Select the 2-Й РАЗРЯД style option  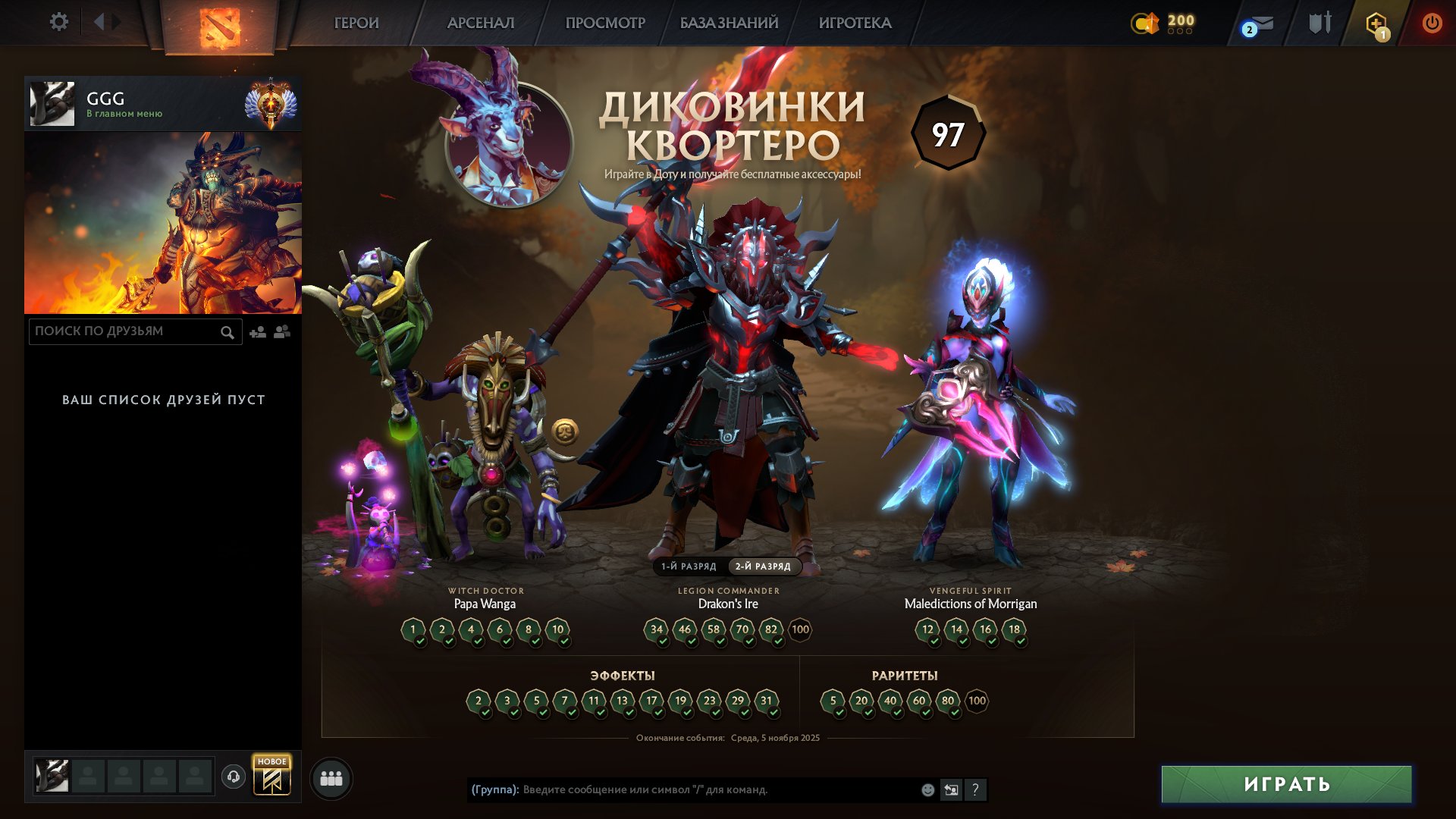pyautogui.click(x=762, y=566)
